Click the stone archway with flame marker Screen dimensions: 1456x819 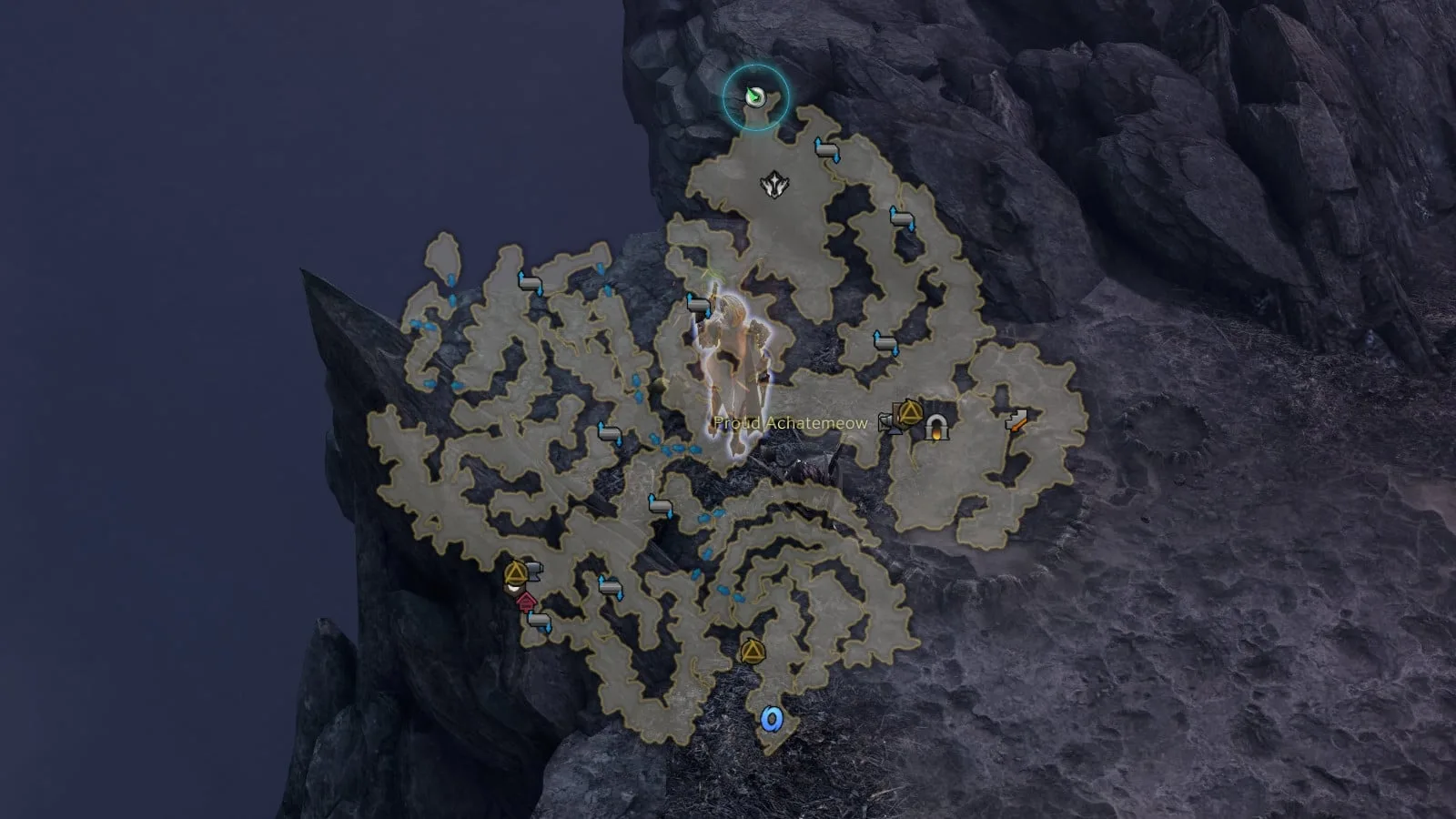click(x=935, y=426)
